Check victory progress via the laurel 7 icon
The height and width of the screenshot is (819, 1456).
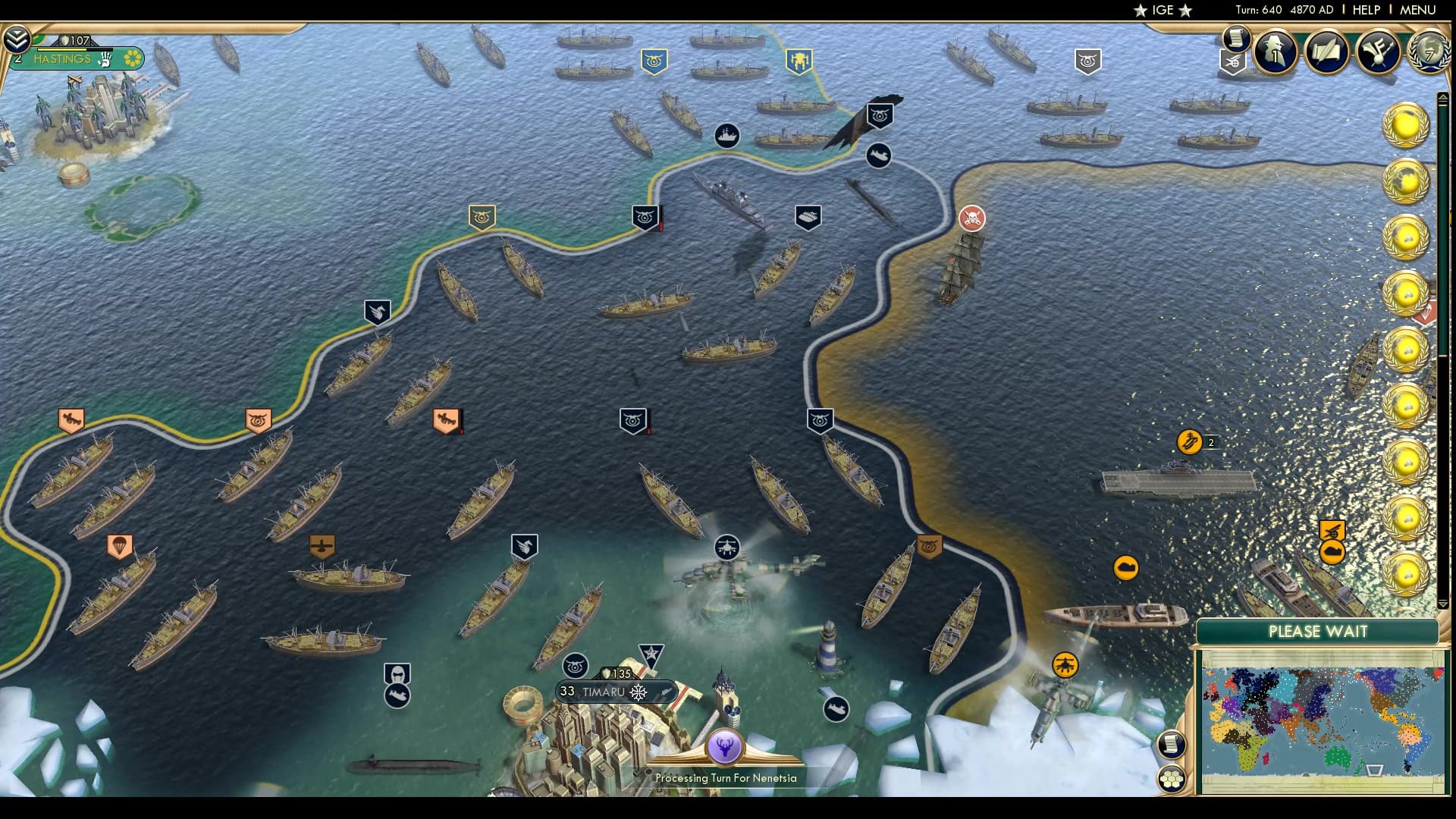(1429, 53)
